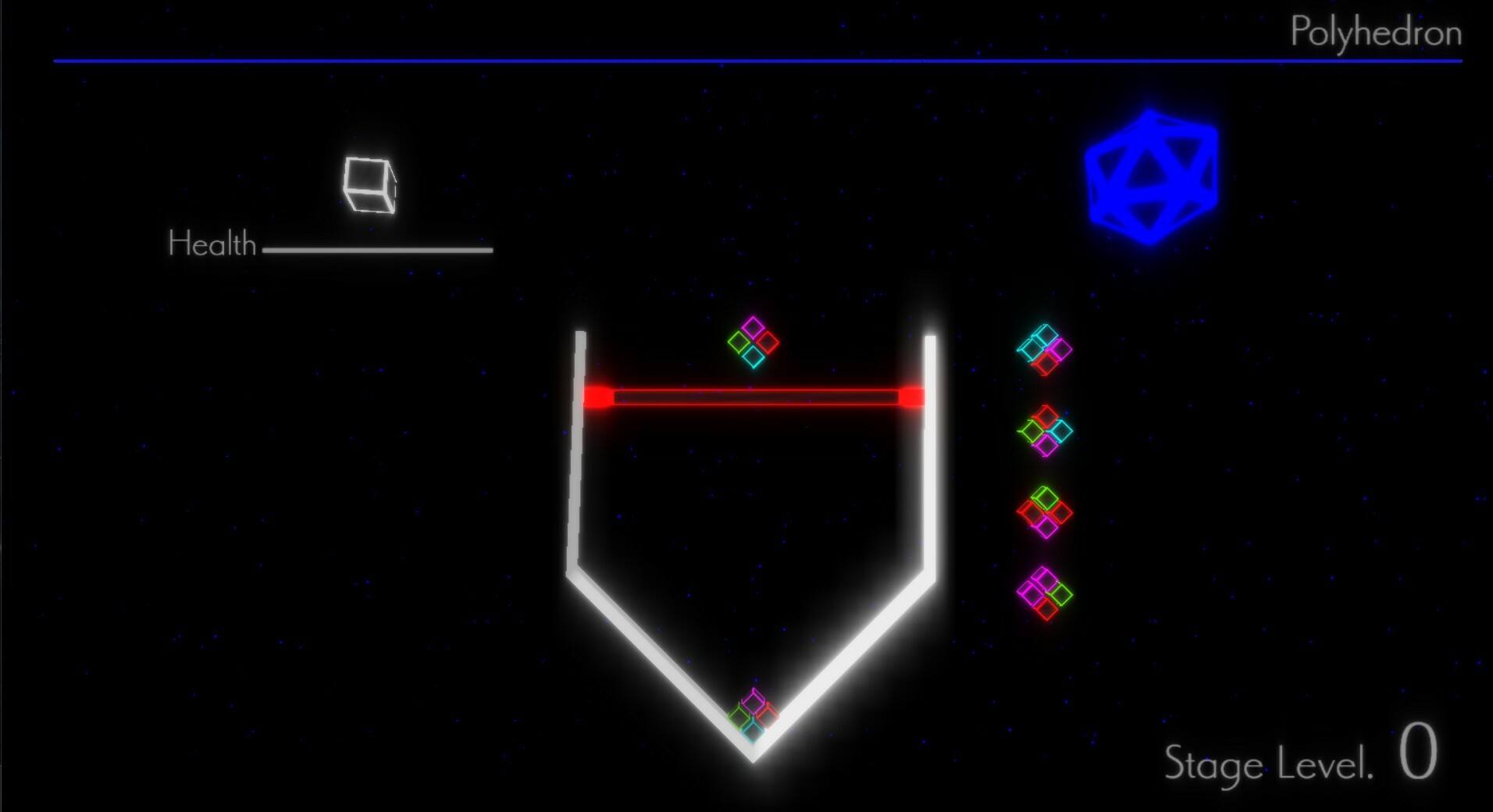Click the Polyhedron title text
This screenshot has width=1493, height=812.
coord(1377,33)
